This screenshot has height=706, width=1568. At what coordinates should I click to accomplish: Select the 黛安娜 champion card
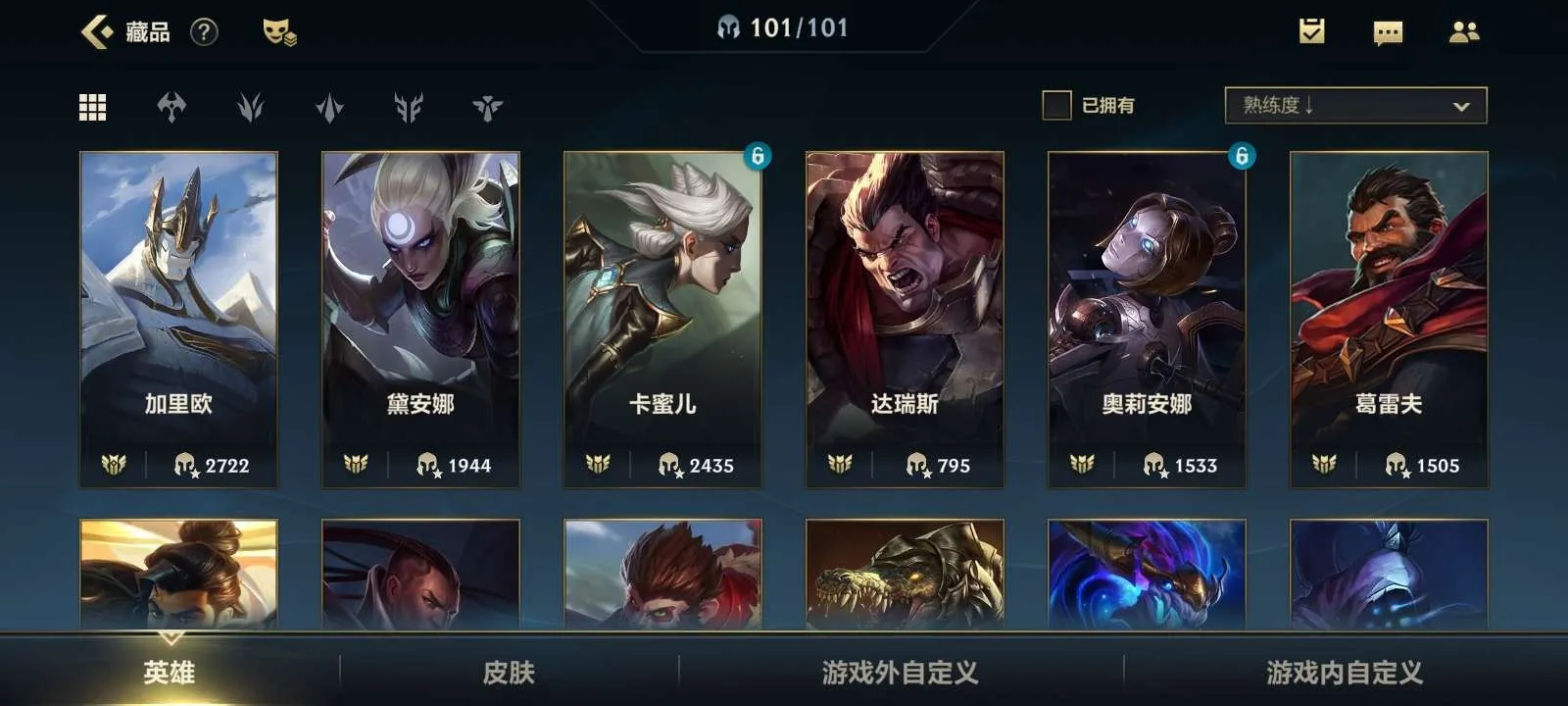[x=420, y=319]
